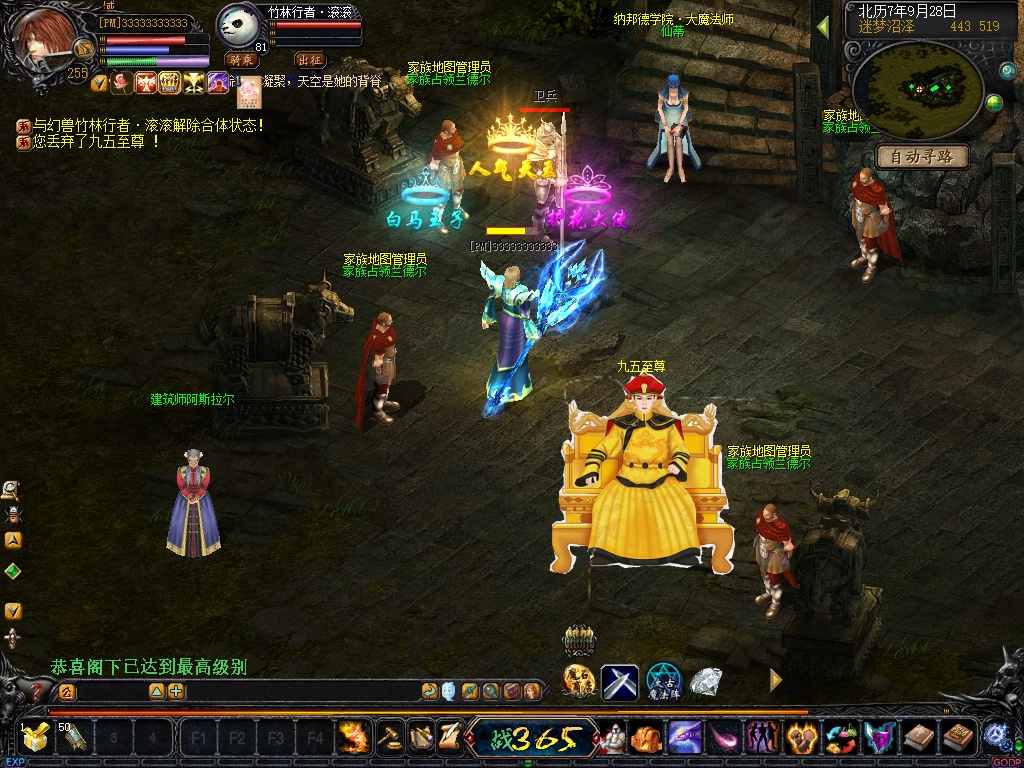Select the 骑乘 mount button
The width and height of the screenshot is (1024, 768).
point(242,60)
